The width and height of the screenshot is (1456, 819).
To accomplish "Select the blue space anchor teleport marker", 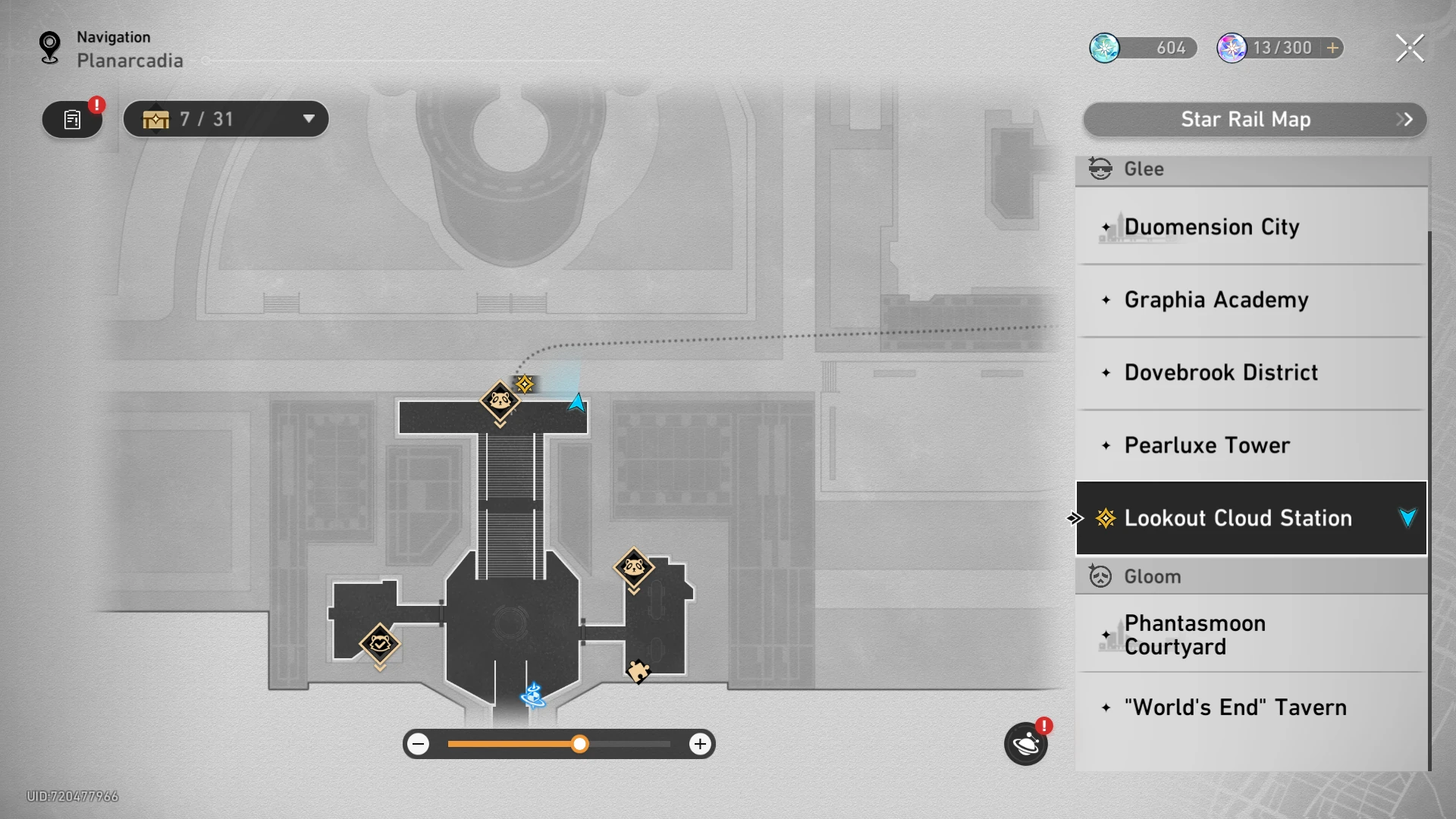I will [533, 695].
